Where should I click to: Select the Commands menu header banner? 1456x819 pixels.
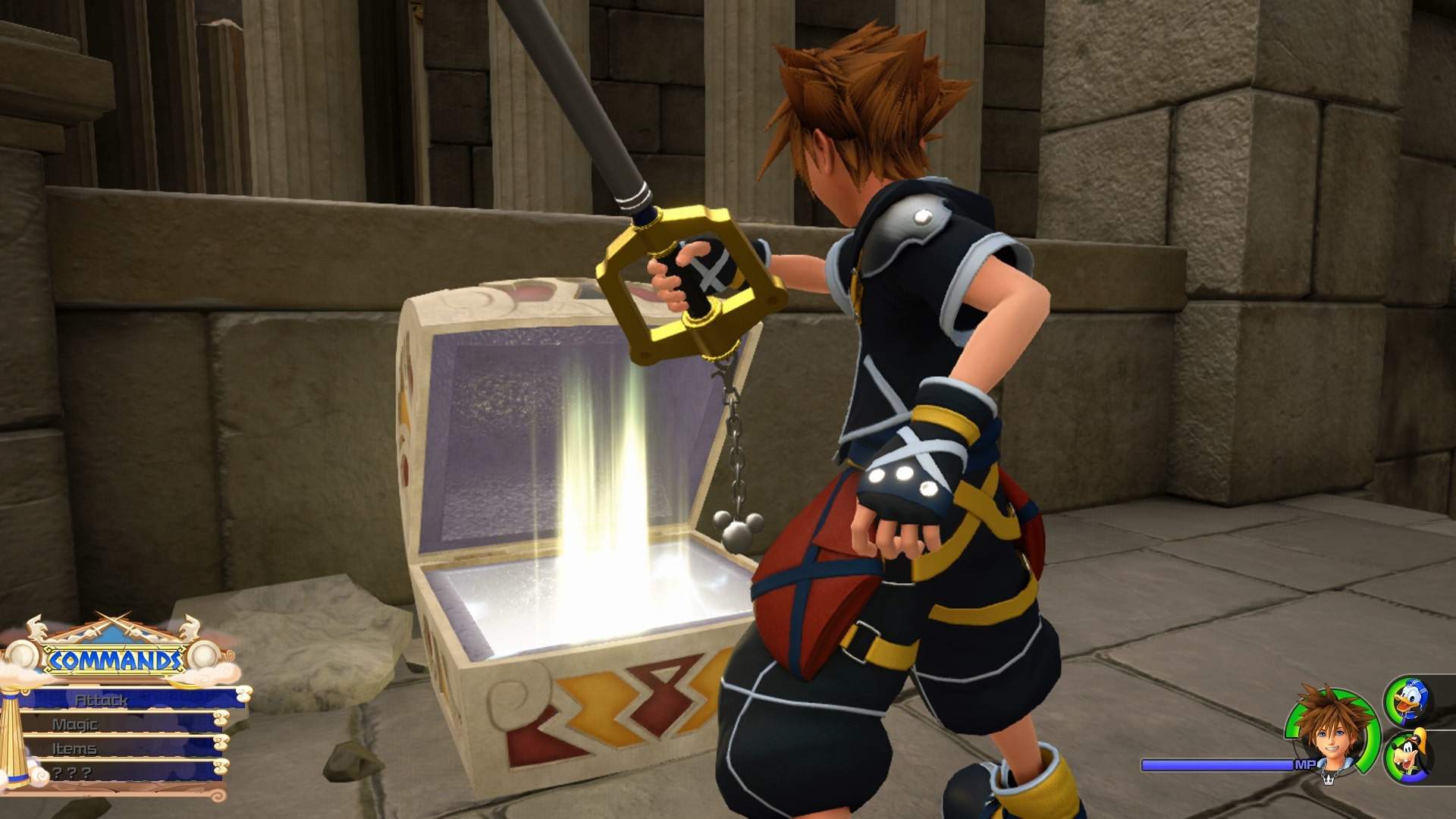click(114, 660)
